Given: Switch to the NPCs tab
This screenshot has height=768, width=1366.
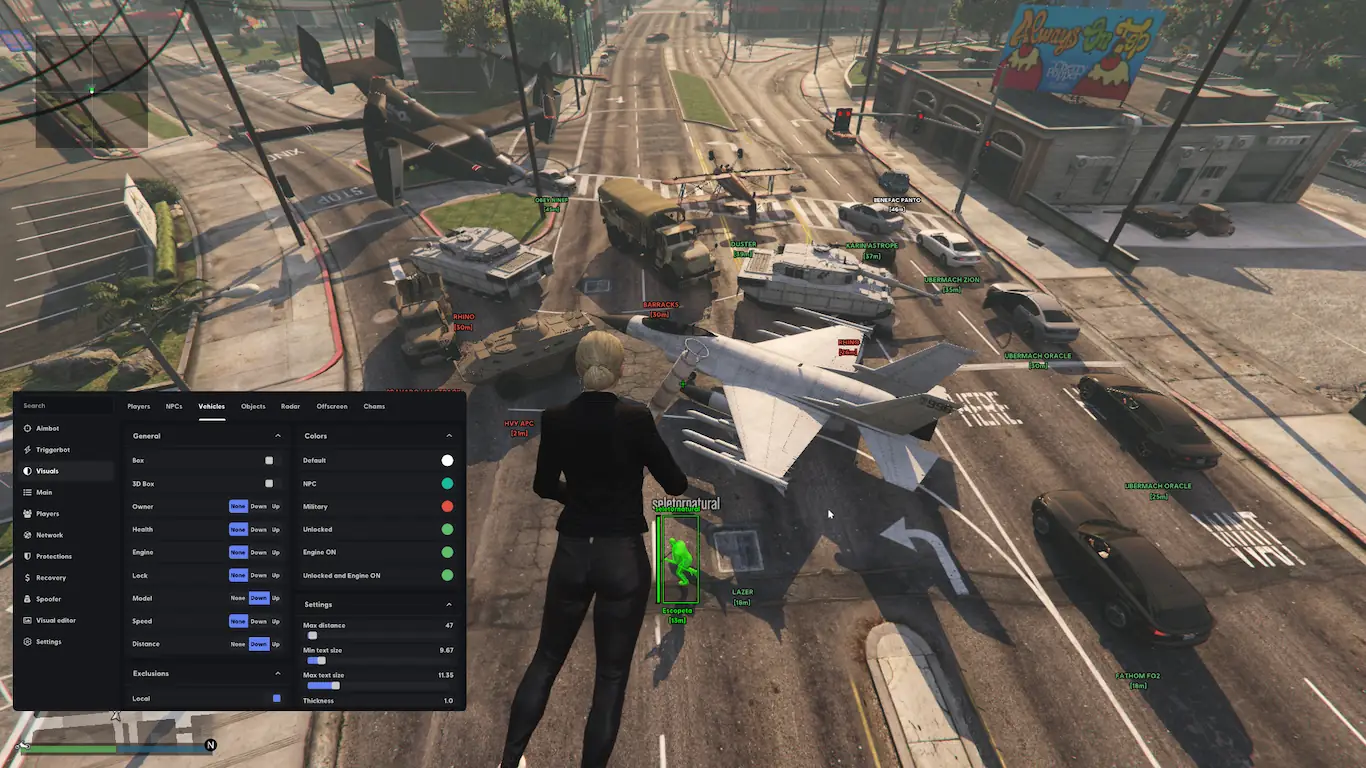Looking at the screenshot, I should 174,407.
